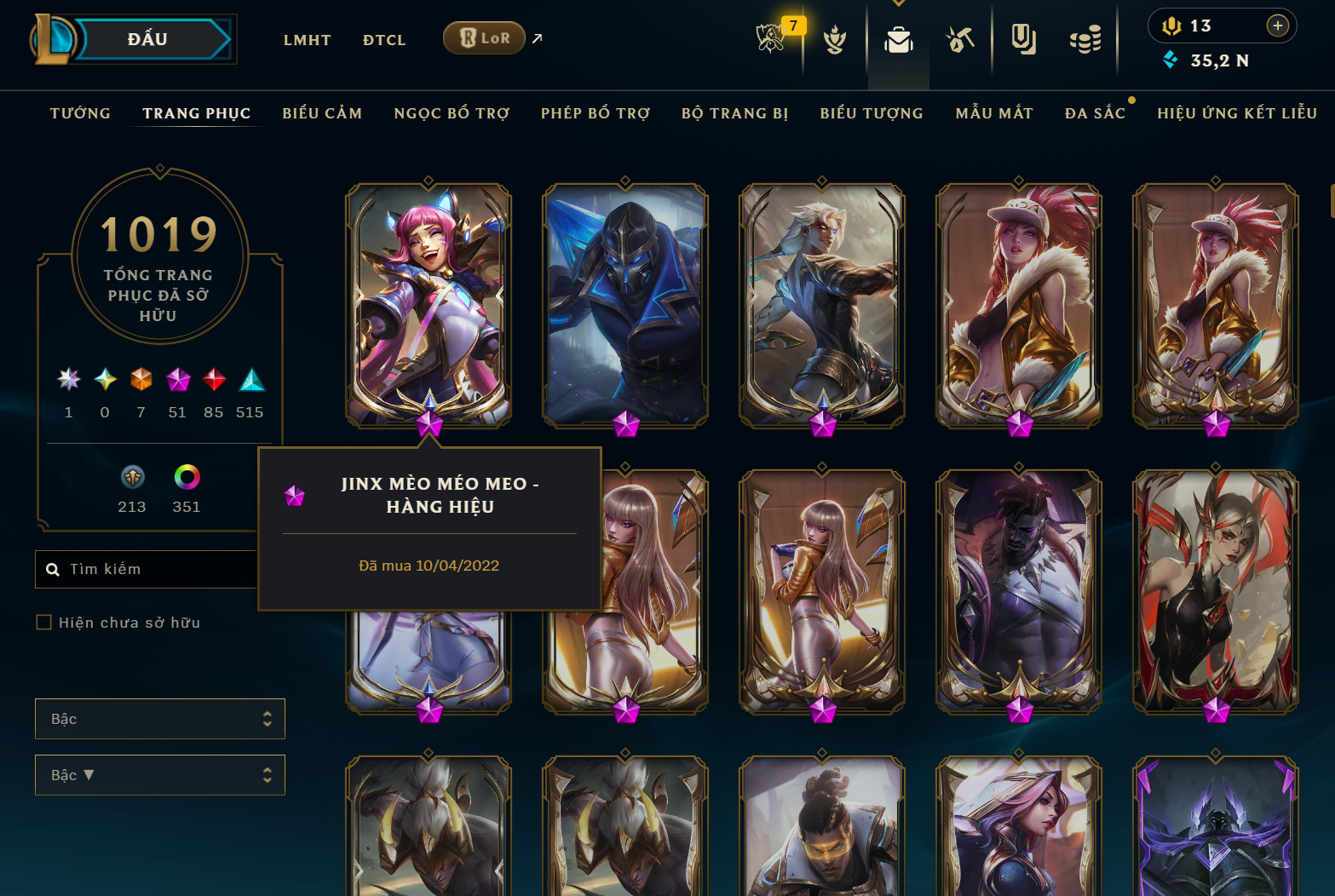Screen dimensions: 1335x896
Task: Select the red-and-black horned woman skin card
Action: tap(1215, 590)
